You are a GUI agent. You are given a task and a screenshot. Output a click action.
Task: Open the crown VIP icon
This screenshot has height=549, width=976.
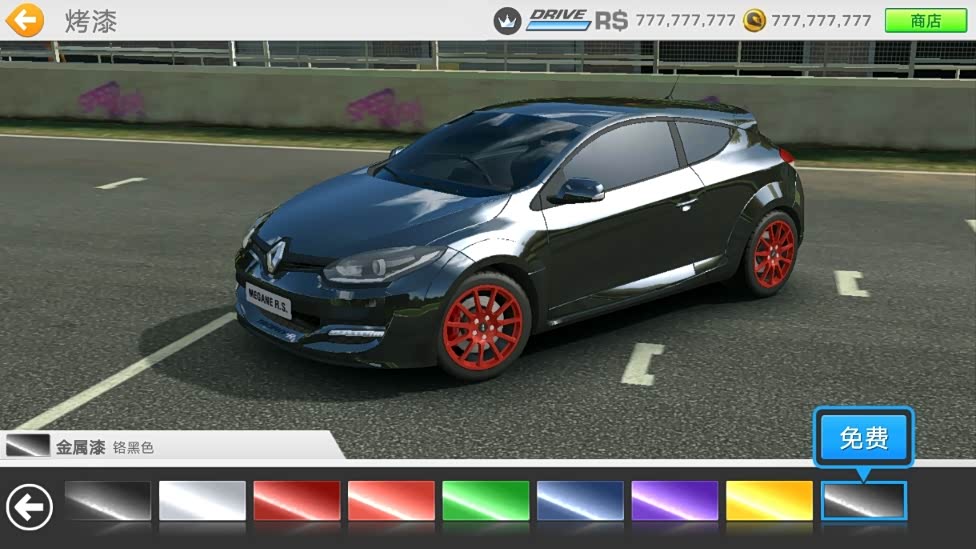[x=508, y=20]
